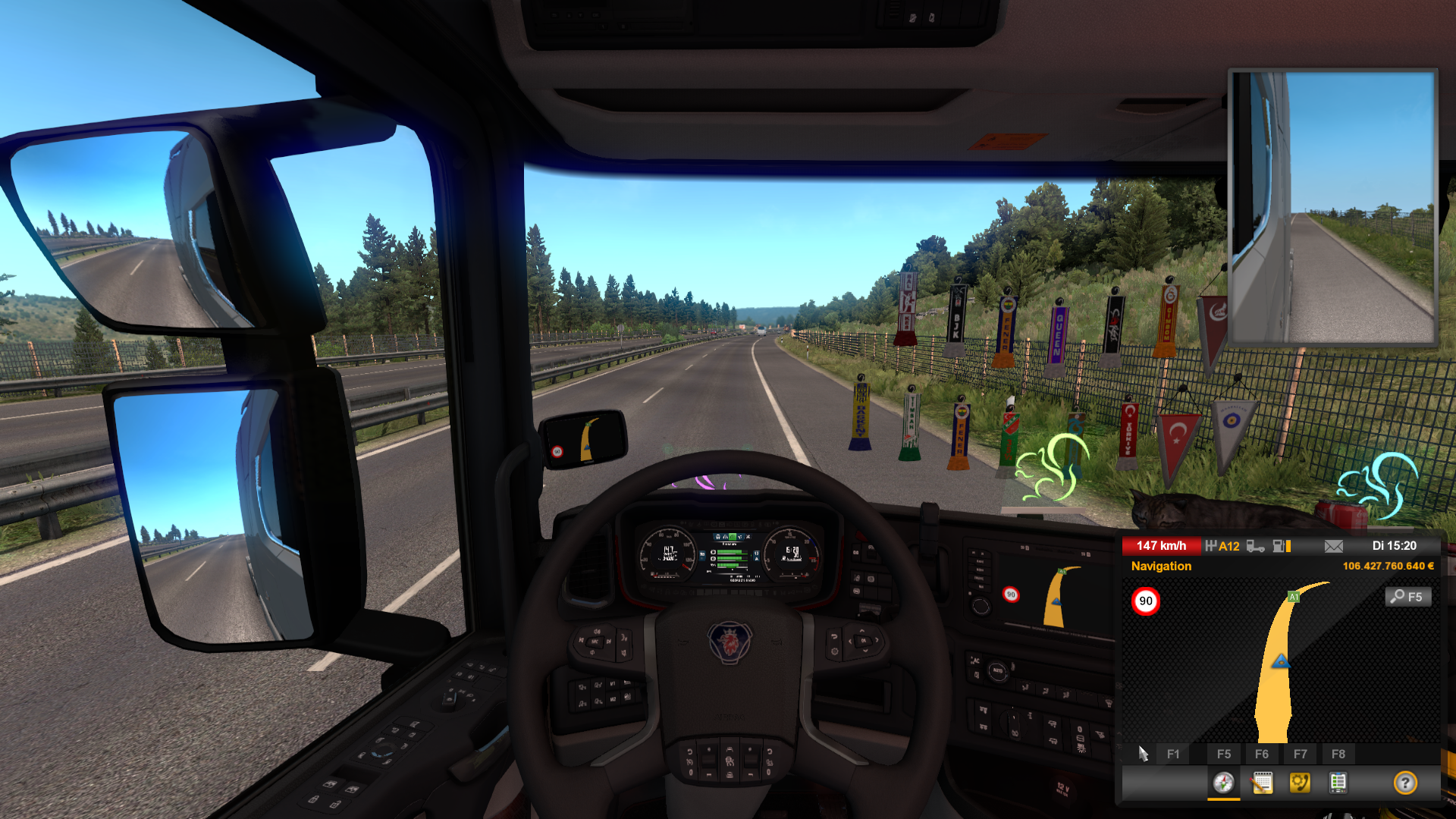Open the Navigation compass tab
Image resolution: width=1456 pixels, height=819 pixels.
click(x=1223, y=783)
